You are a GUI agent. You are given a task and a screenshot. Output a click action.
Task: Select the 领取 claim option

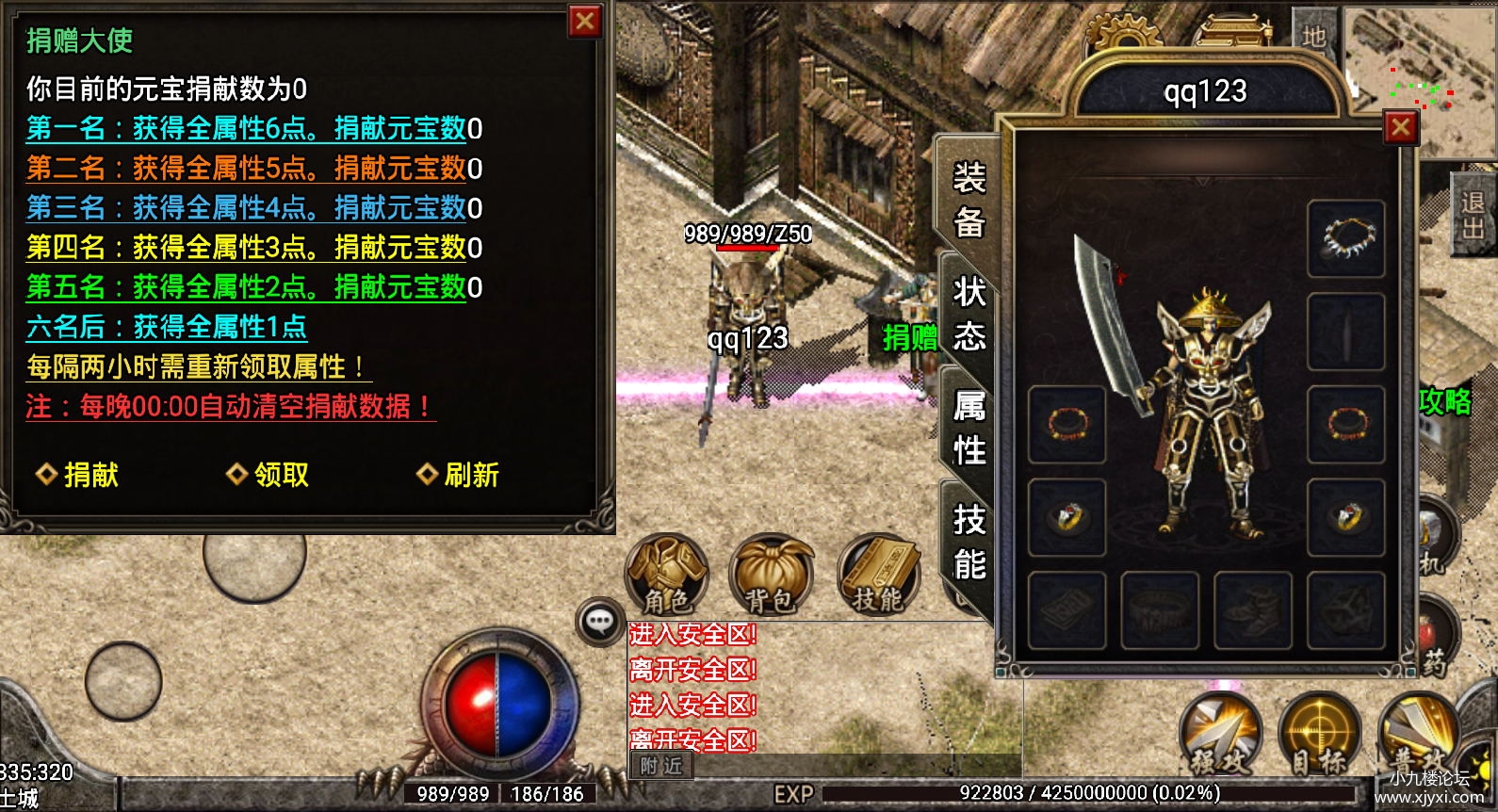[x=269, y=475]
